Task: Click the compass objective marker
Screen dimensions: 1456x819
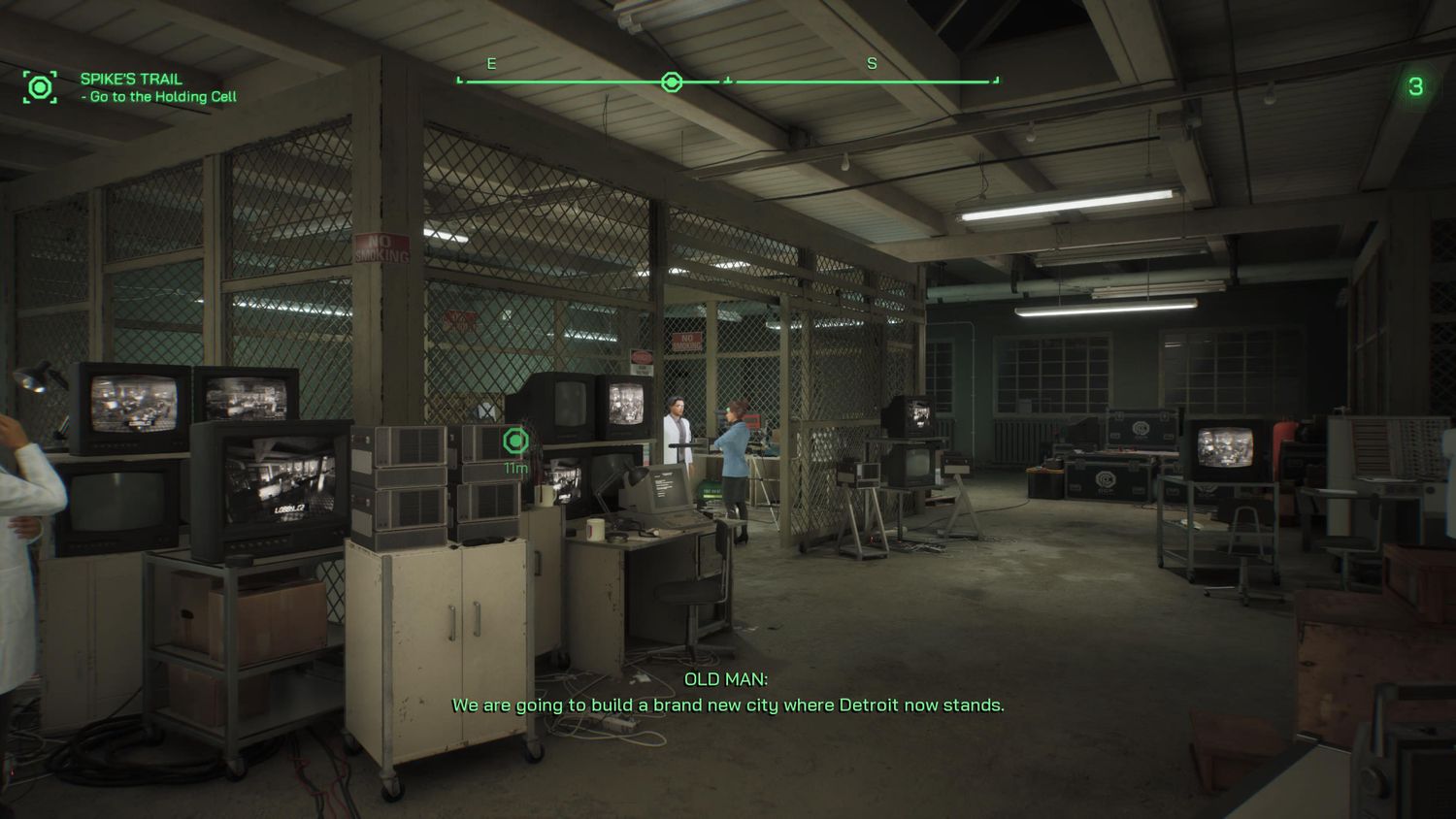Action: click(x=671, y=82)
